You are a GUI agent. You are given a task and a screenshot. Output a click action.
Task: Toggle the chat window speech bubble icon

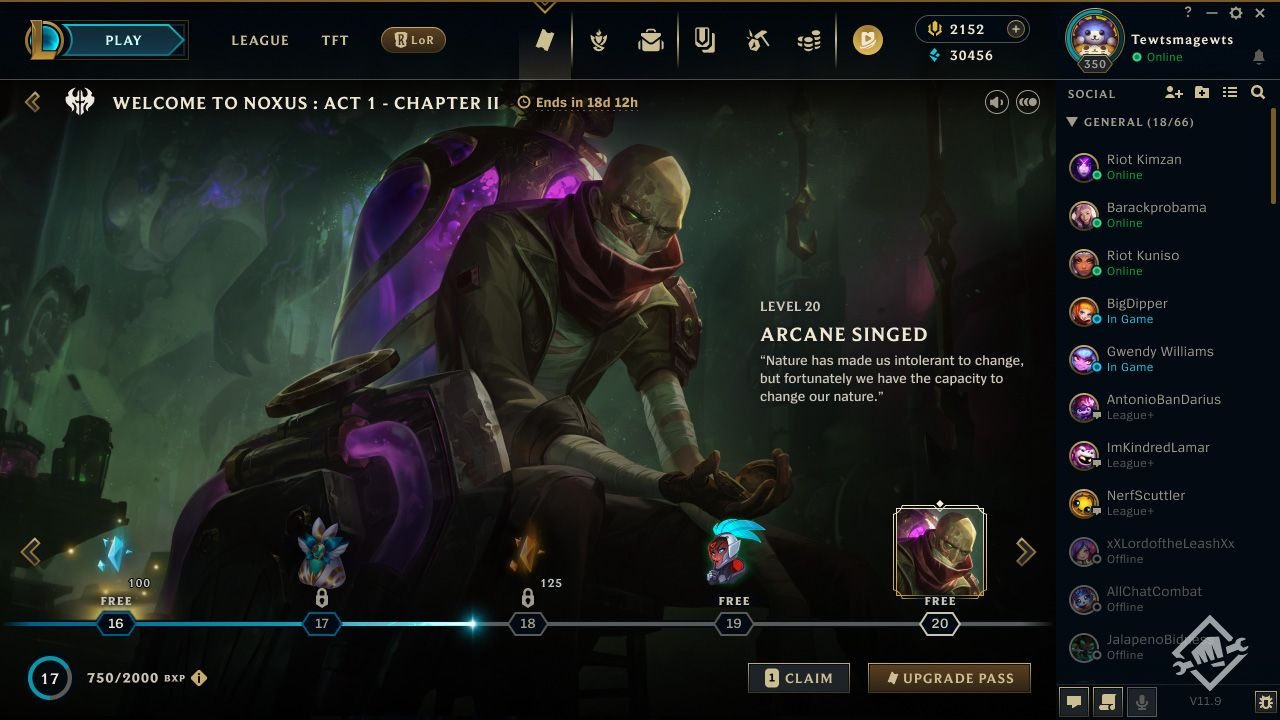[x=1073, y=701]
